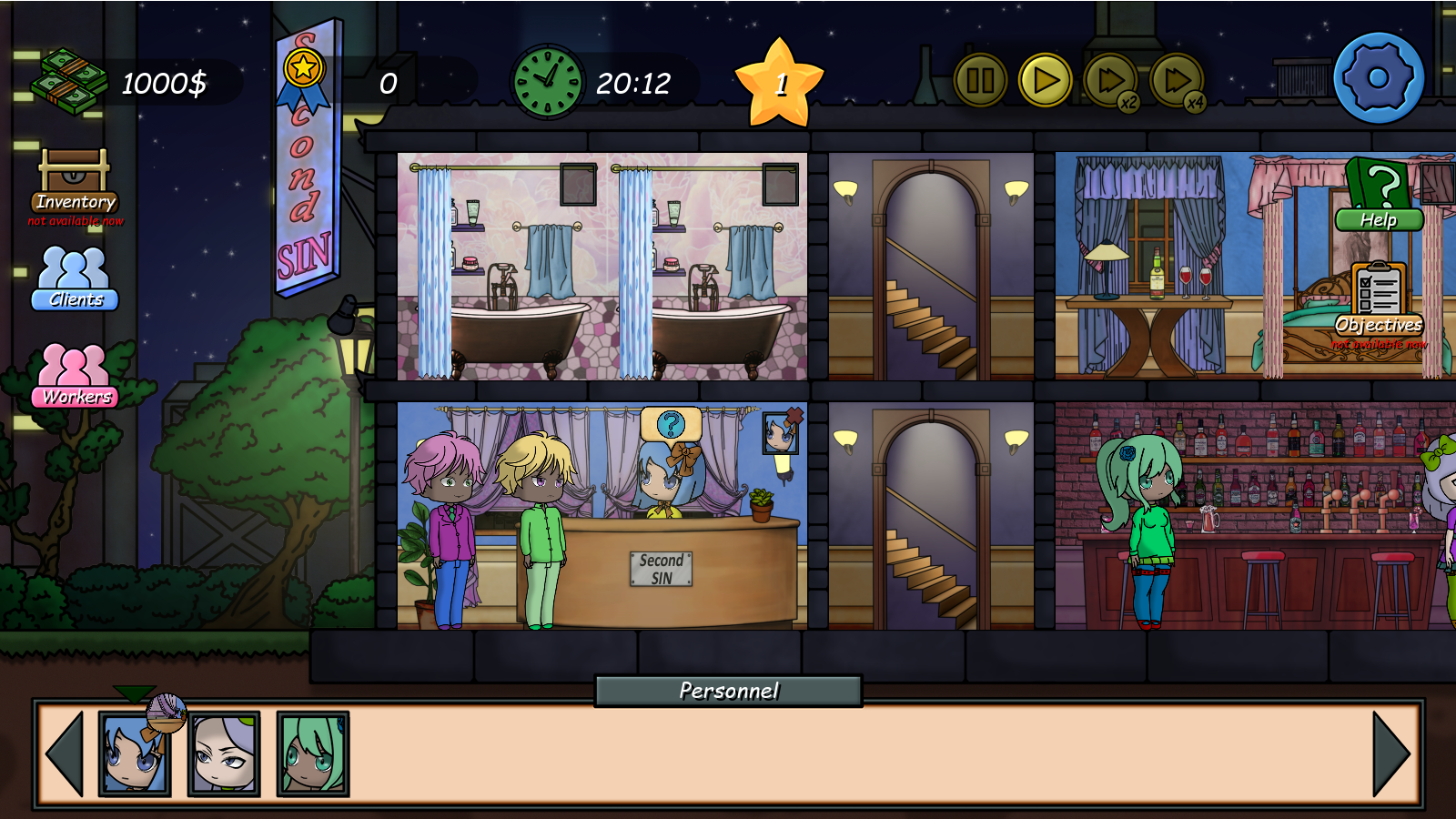Viewport: 1456px width, 819px height.
Task: Show the Objectives clipboard
Action: click(x=1379, y=300)
